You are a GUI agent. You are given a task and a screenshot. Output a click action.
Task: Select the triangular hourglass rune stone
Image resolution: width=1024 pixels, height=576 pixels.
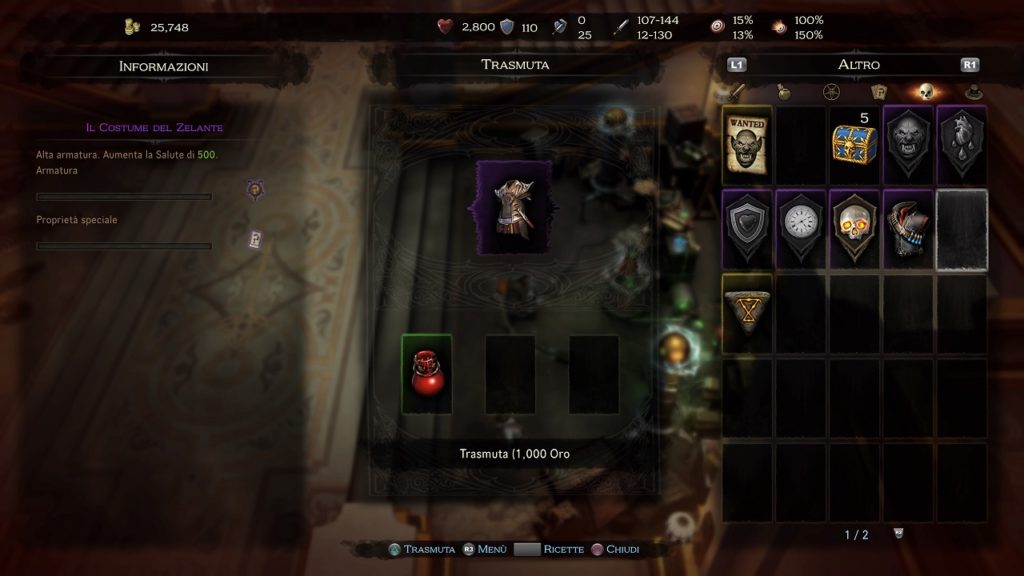click(x=746, y=313)
